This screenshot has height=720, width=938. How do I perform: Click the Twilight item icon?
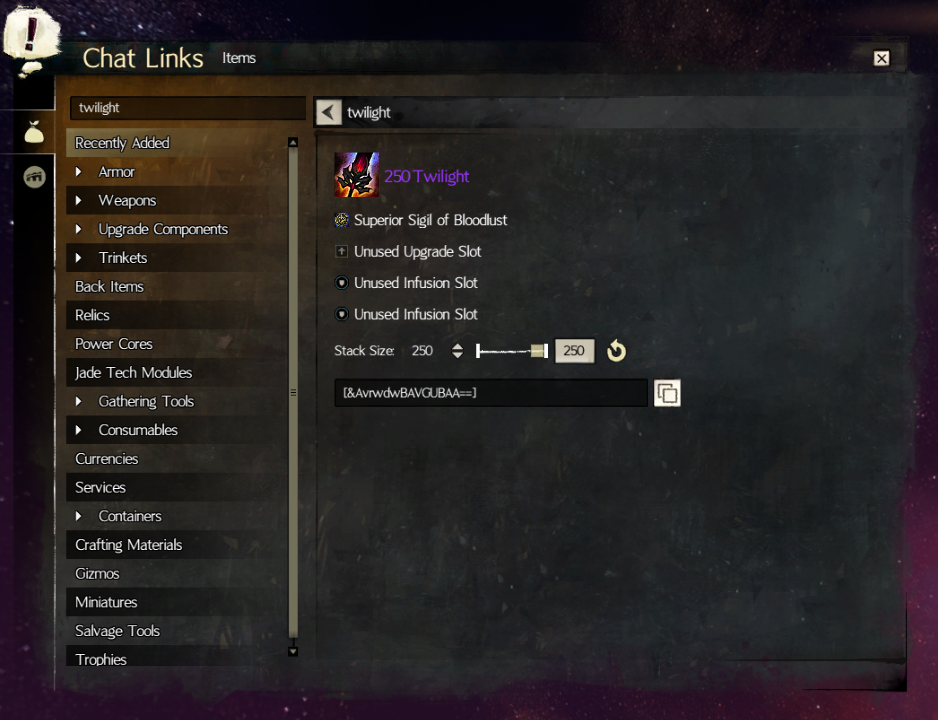[x=356, y=175]
